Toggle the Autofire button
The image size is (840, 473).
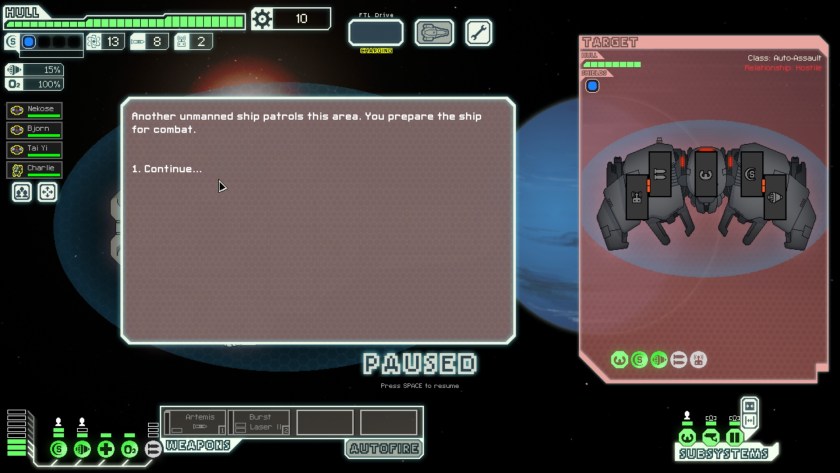[x=384, y=448]
